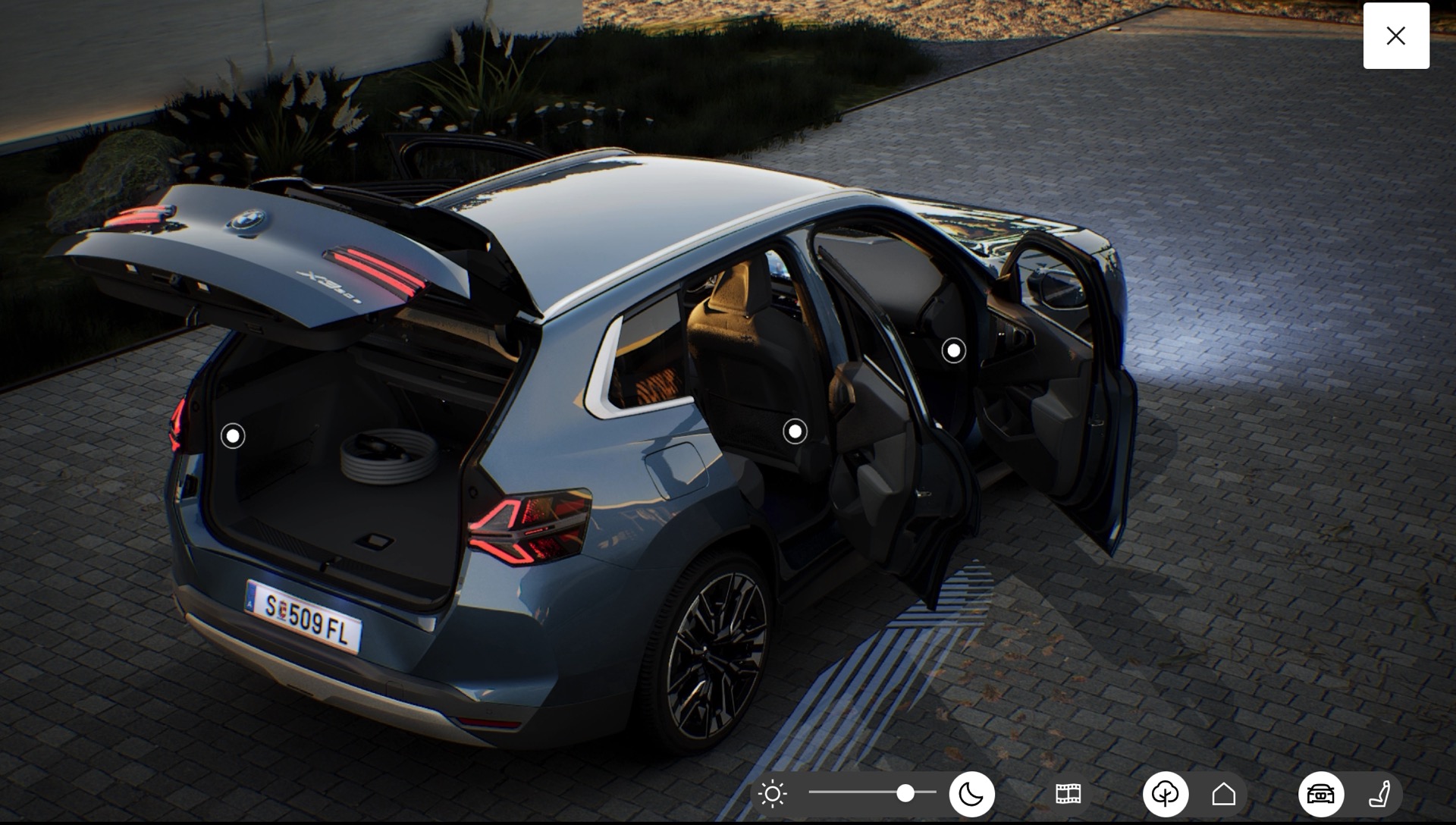Close the visualizer with the X button
The width and height of the screenshot is (1456, 825).
click(x=1395, y=36)
